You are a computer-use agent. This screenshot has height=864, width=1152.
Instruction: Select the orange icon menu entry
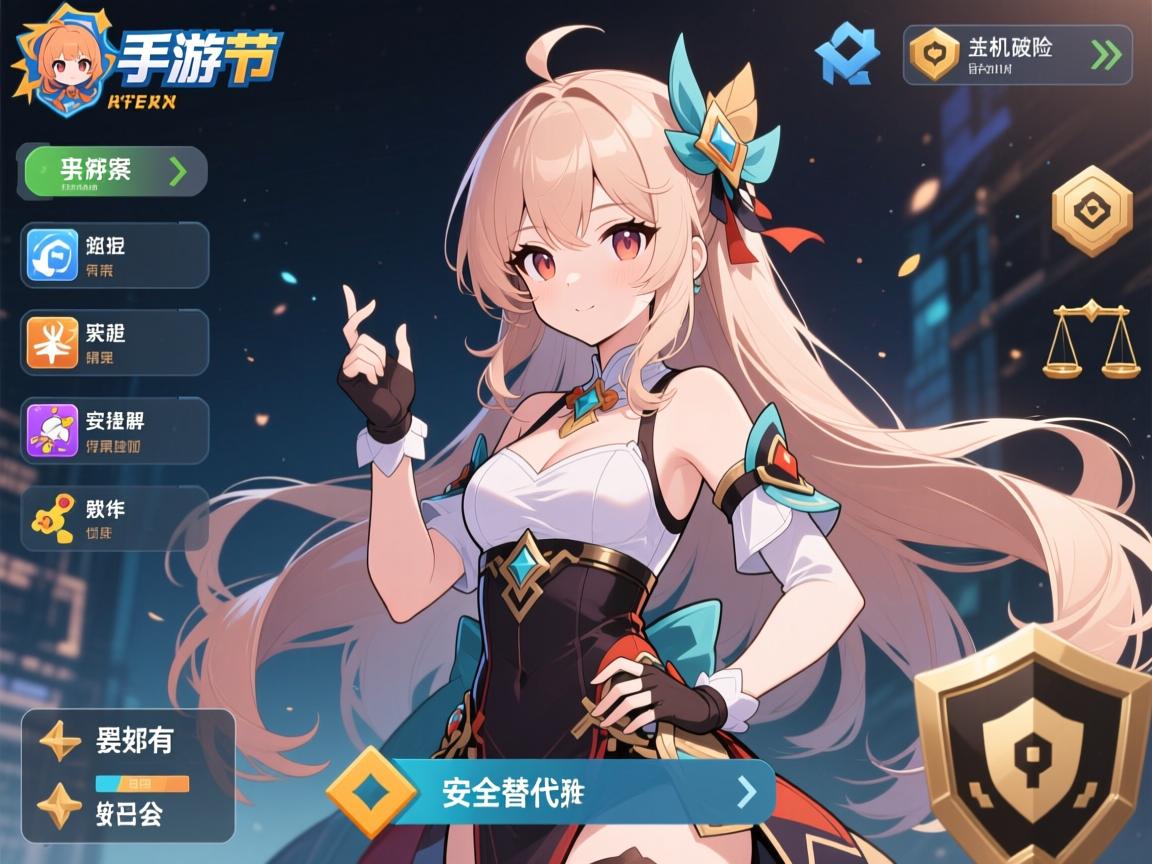[x=114, y=342]
